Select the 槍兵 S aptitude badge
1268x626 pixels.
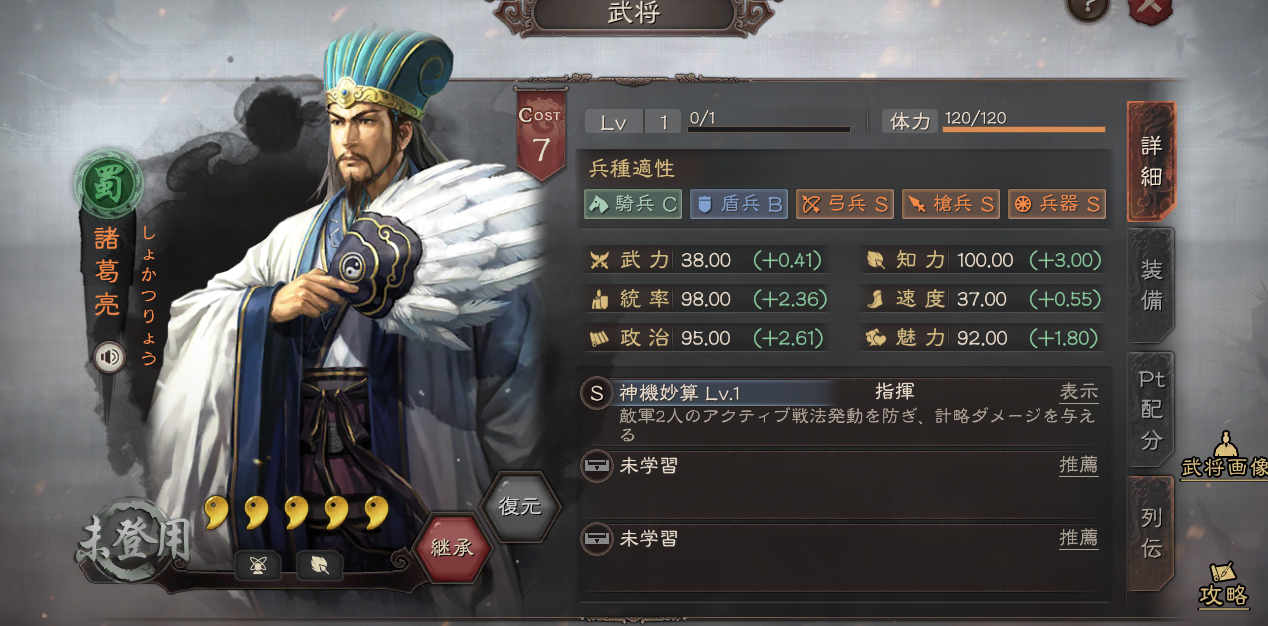(951, 204)
